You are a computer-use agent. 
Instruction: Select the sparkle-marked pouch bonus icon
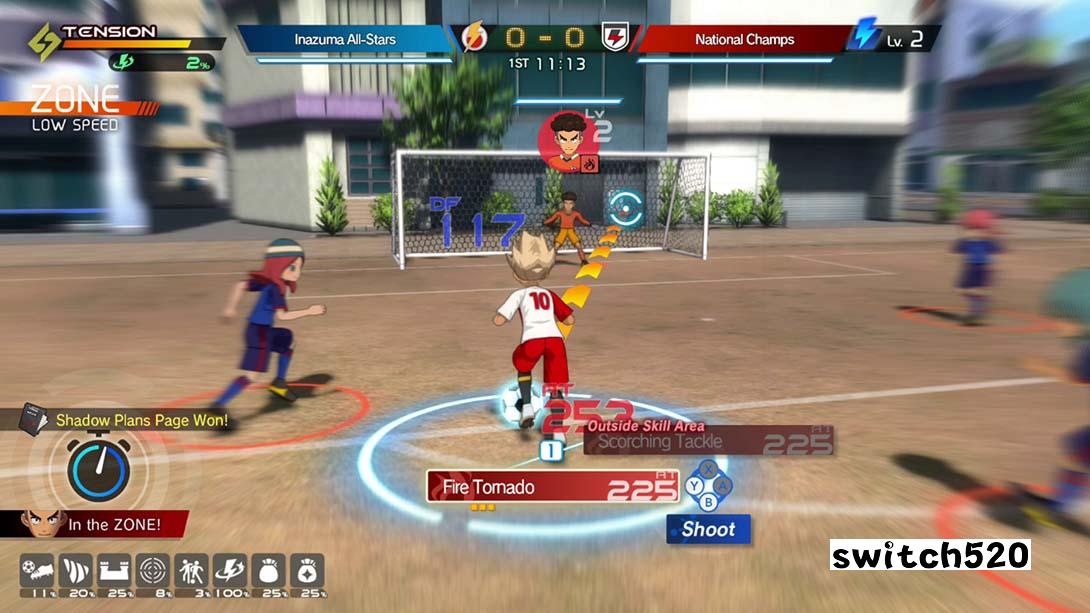point(308,572)
